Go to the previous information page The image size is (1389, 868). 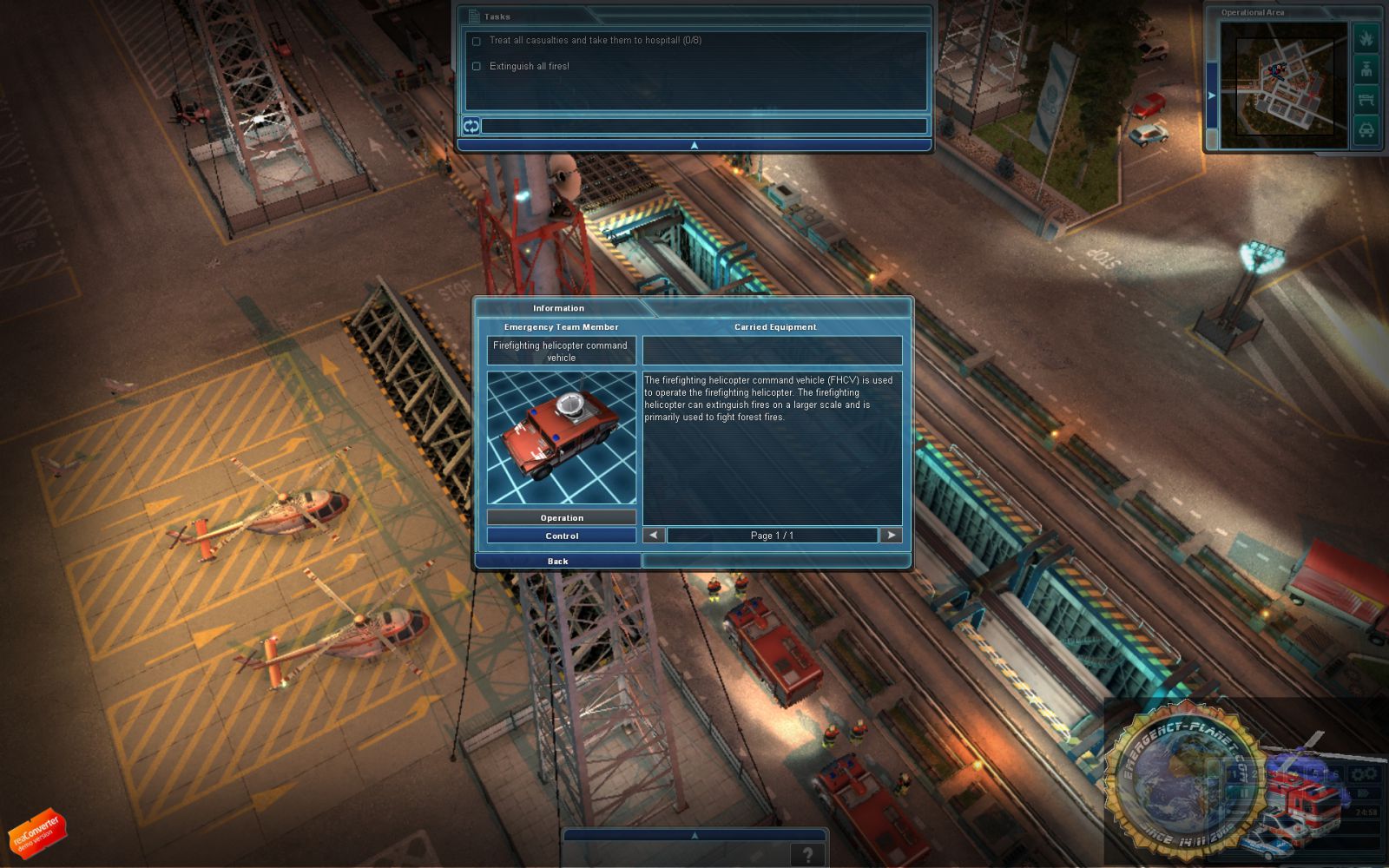[654, 536]
